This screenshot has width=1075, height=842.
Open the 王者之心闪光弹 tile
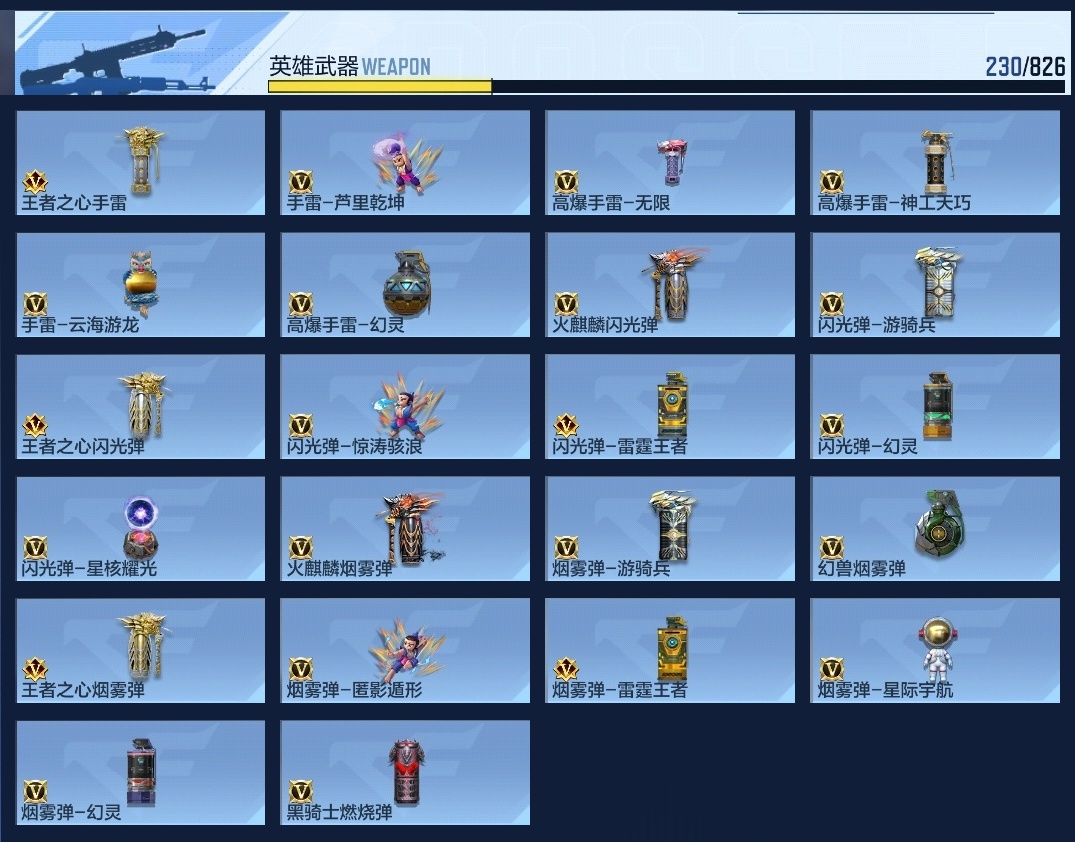[x=141, y=406]
